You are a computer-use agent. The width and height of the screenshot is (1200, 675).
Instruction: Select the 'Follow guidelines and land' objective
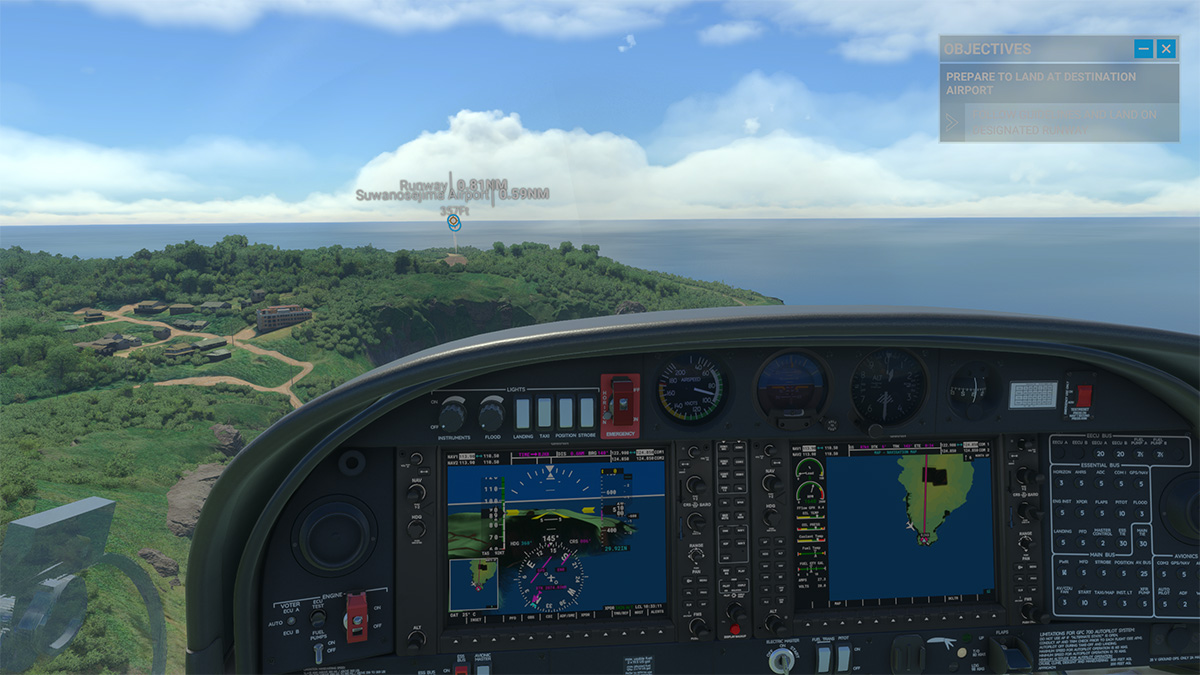click(1058, 122)
